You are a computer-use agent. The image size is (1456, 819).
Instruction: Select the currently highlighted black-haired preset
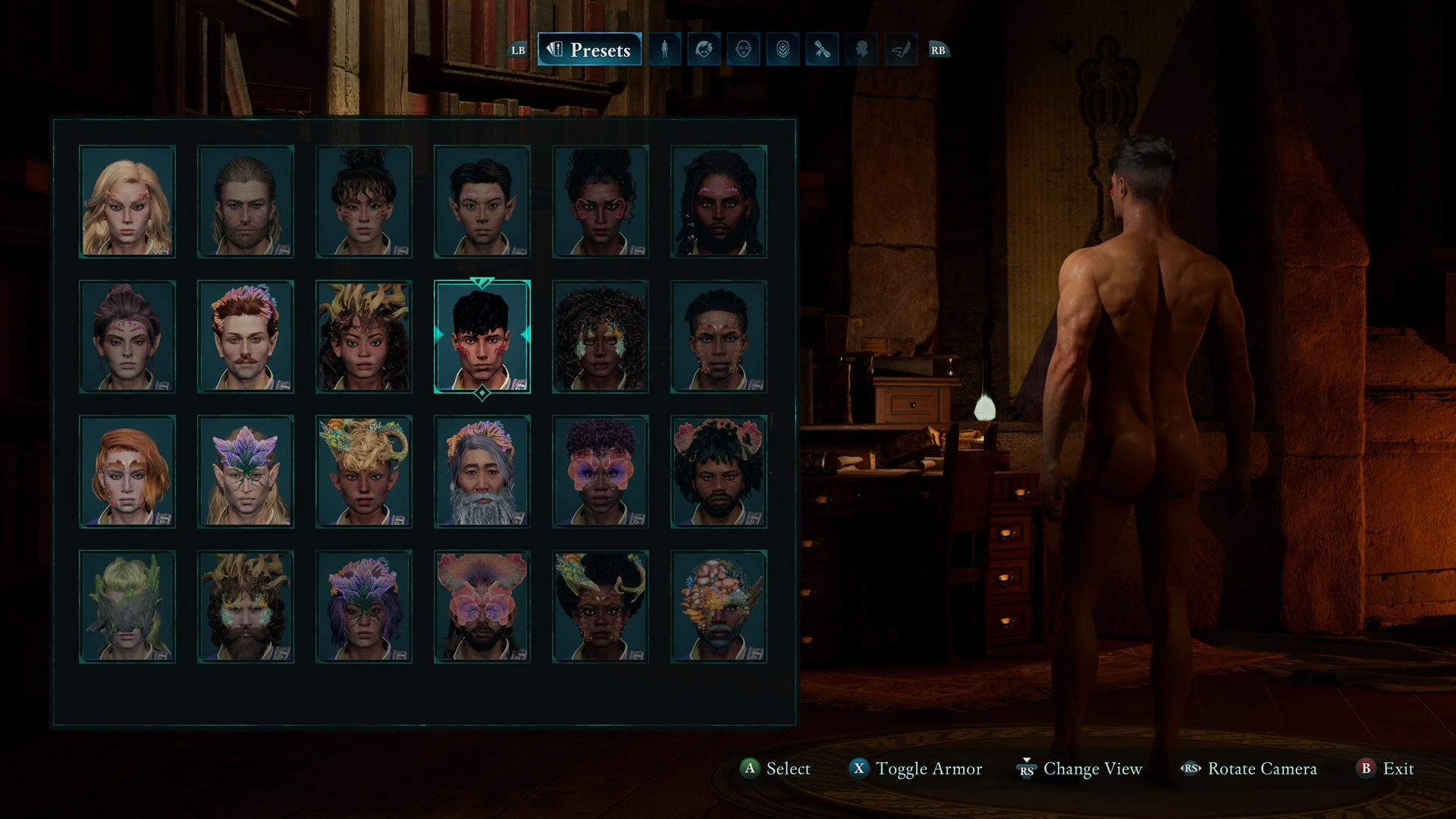tap(482, 337)
